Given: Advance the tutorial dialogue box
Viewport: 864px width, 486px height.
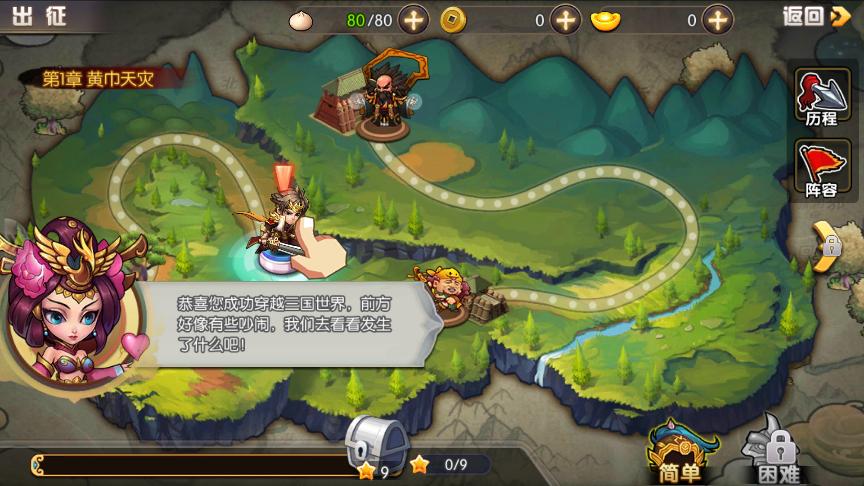Looking at the screenshot, I should 290,322.
